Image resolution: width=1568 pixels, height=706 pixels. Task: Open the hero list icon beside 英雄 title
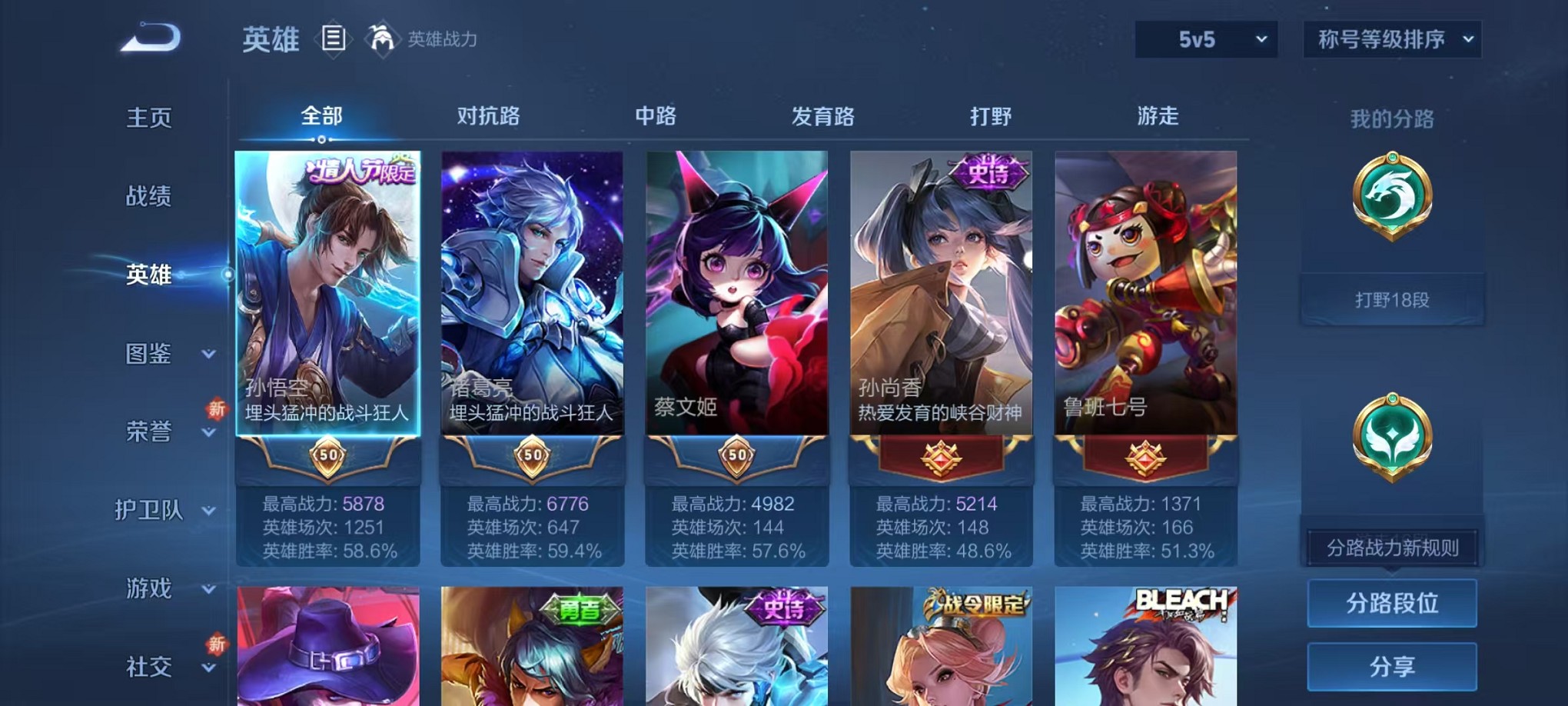334,38
